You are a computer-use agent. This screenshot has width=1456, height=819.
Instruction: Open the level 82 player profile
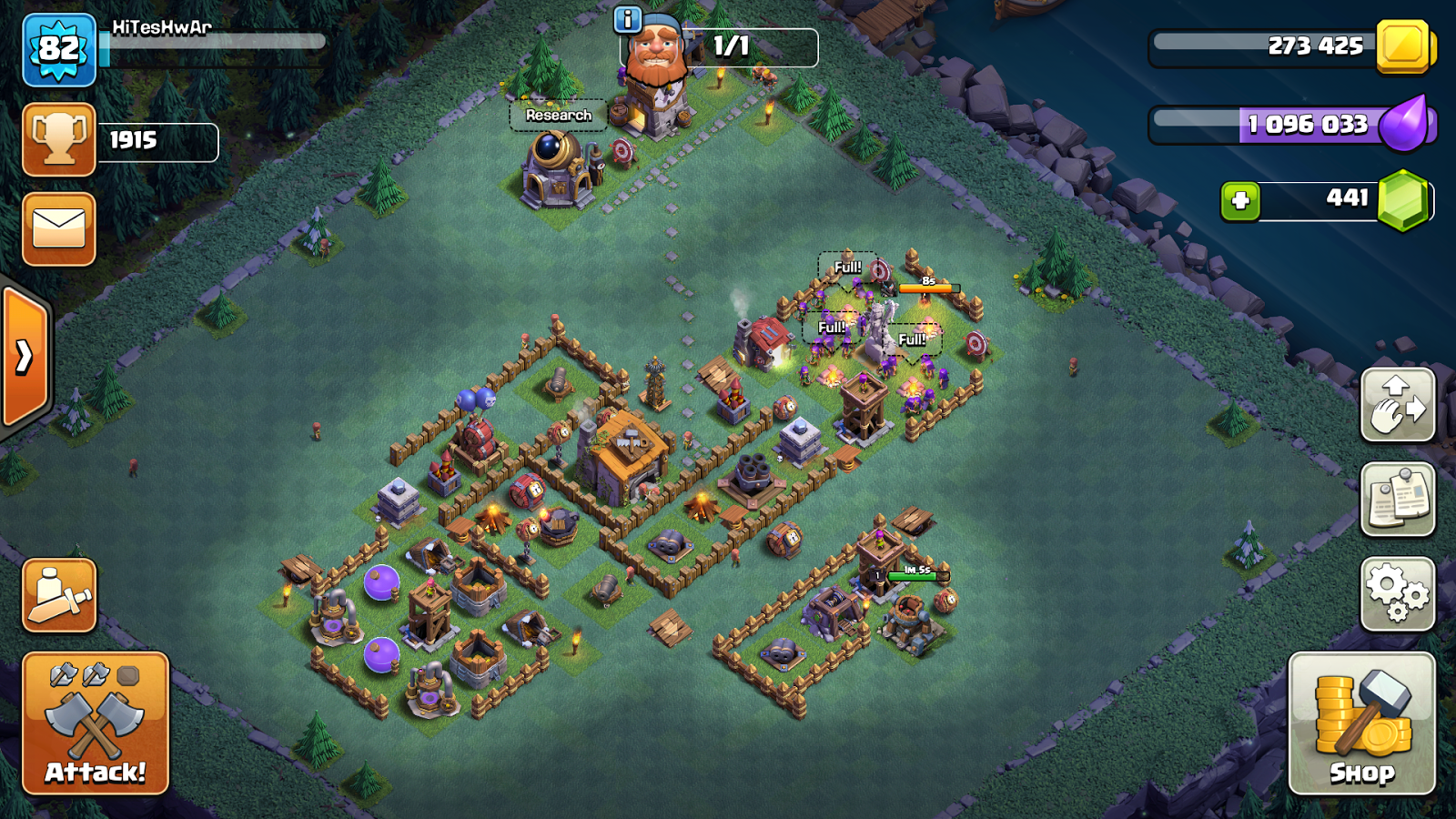[x=59, y=50]
